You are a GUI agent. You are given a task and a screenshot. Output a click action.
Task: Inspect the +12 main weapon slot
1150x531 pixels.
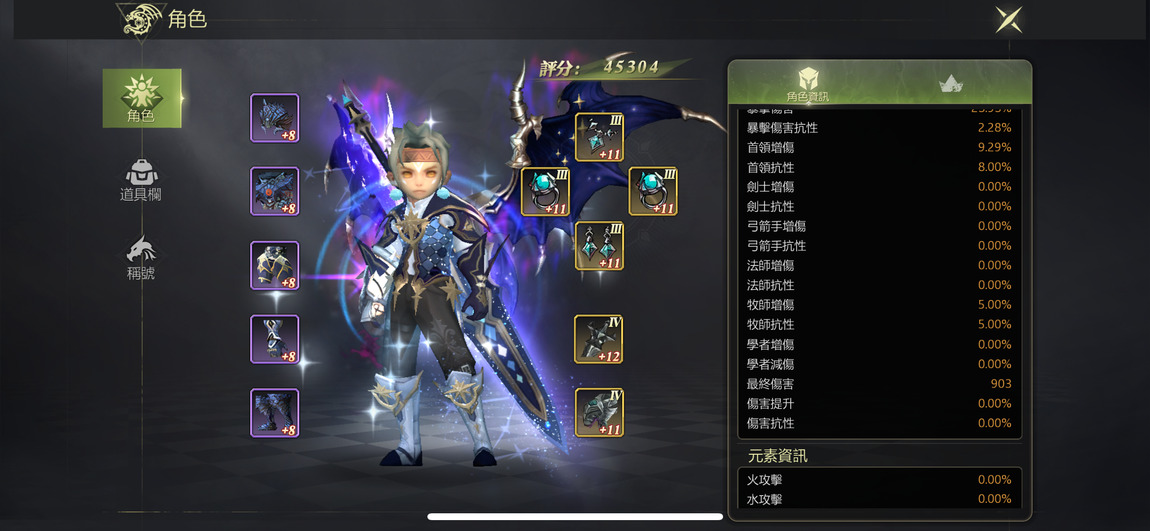[599, 339]
